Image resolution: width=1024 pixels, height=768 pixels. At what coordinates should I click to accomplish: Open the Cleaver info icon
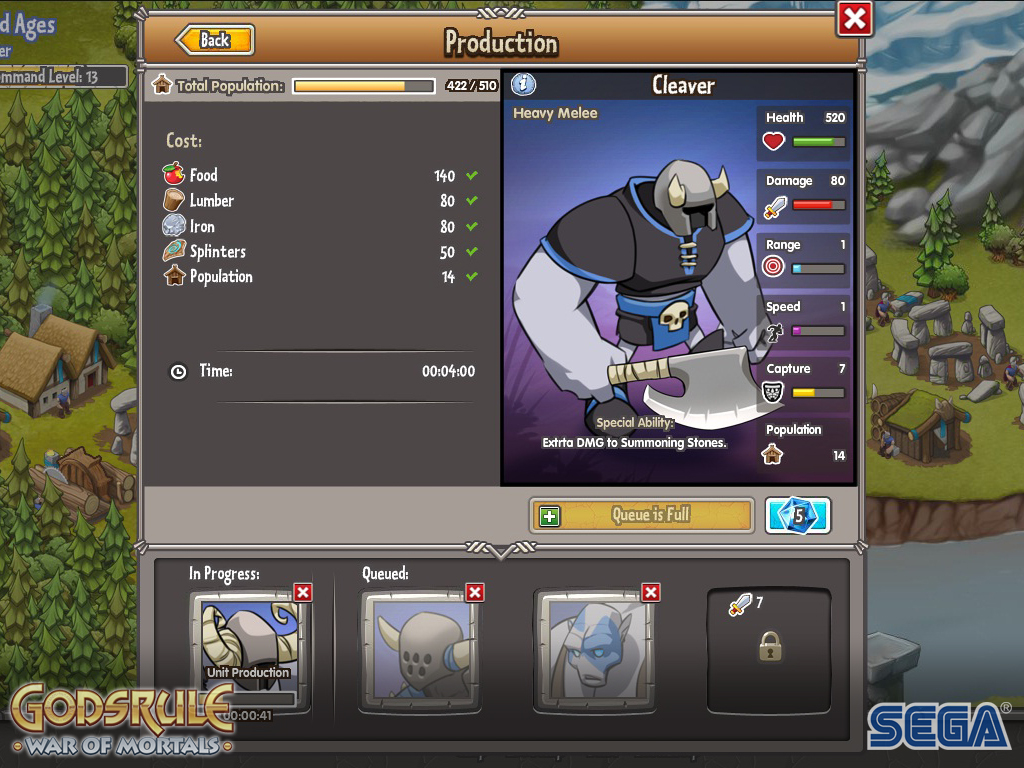[x=523, y=85]
